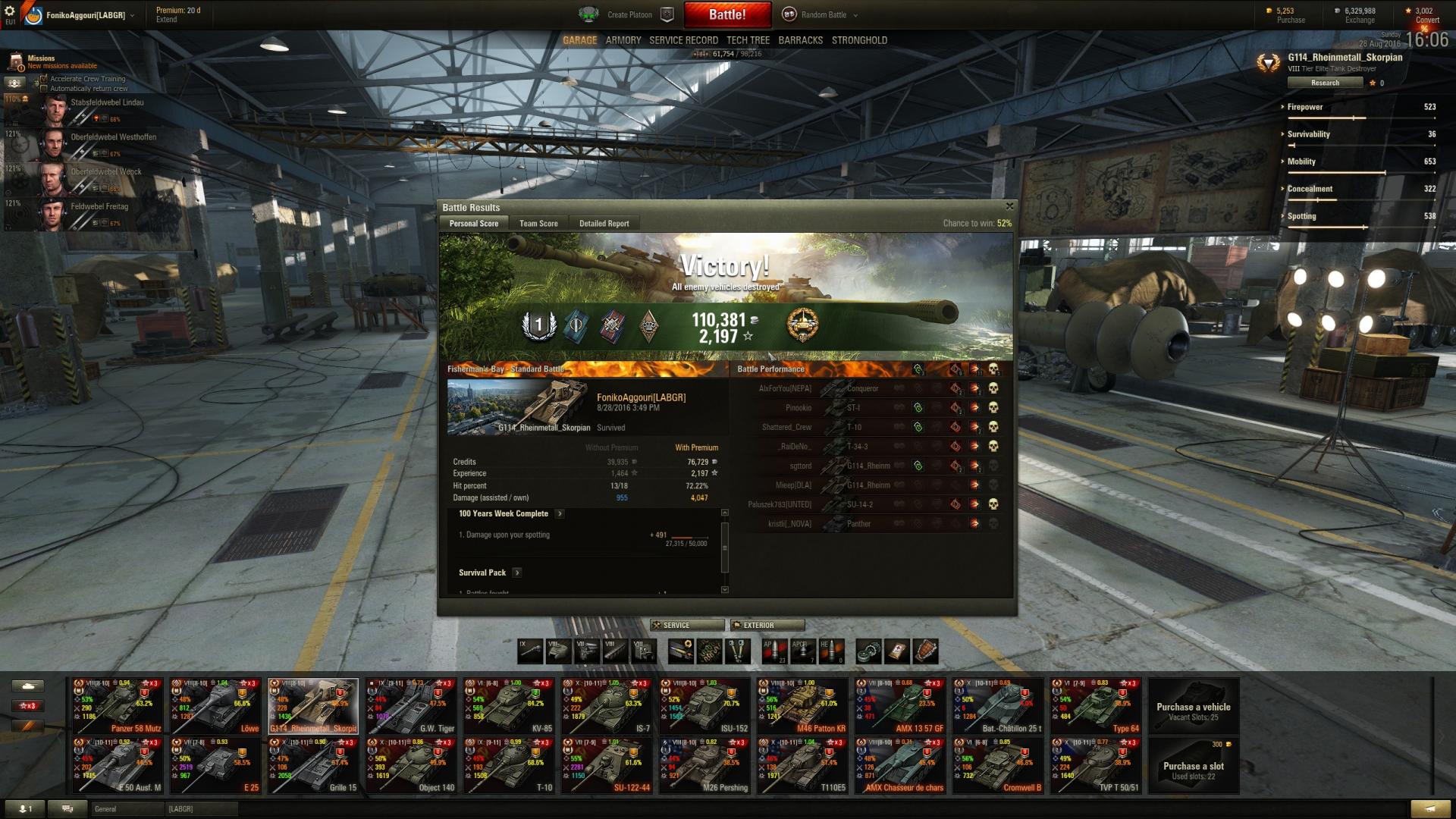Close the Battle Results window
Image resolution: width=1456 pixels, height=819 pixels.
coord(1009,206)
